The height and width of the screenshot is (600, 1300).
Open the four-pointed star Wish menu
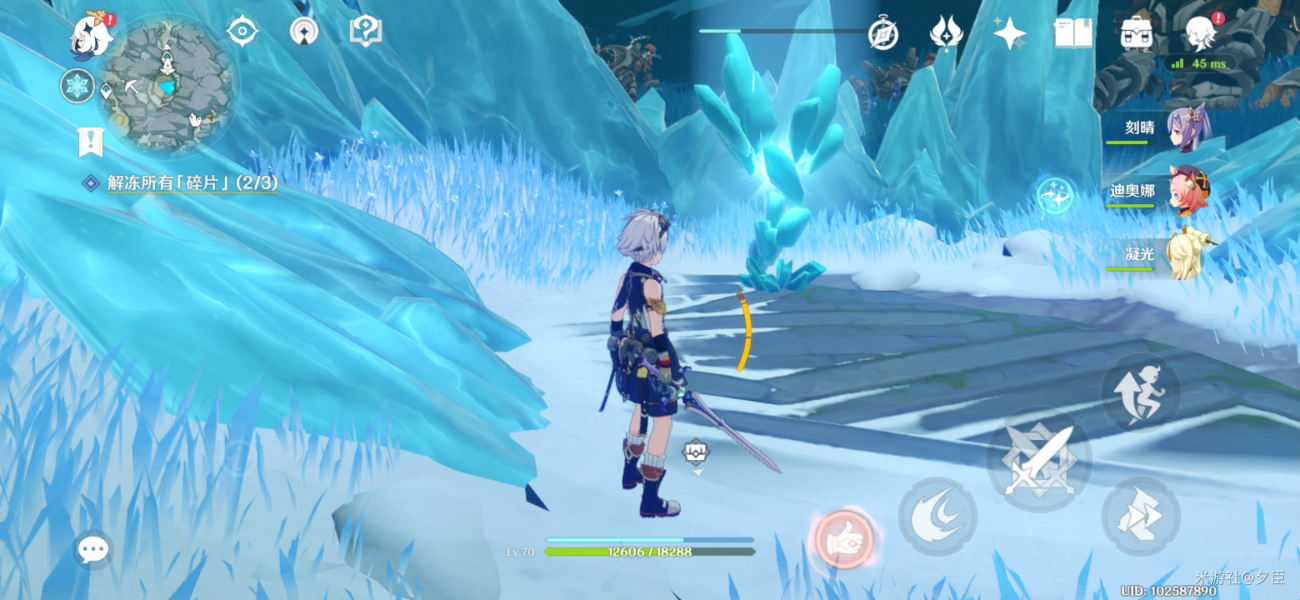(x=1009, y=34)
